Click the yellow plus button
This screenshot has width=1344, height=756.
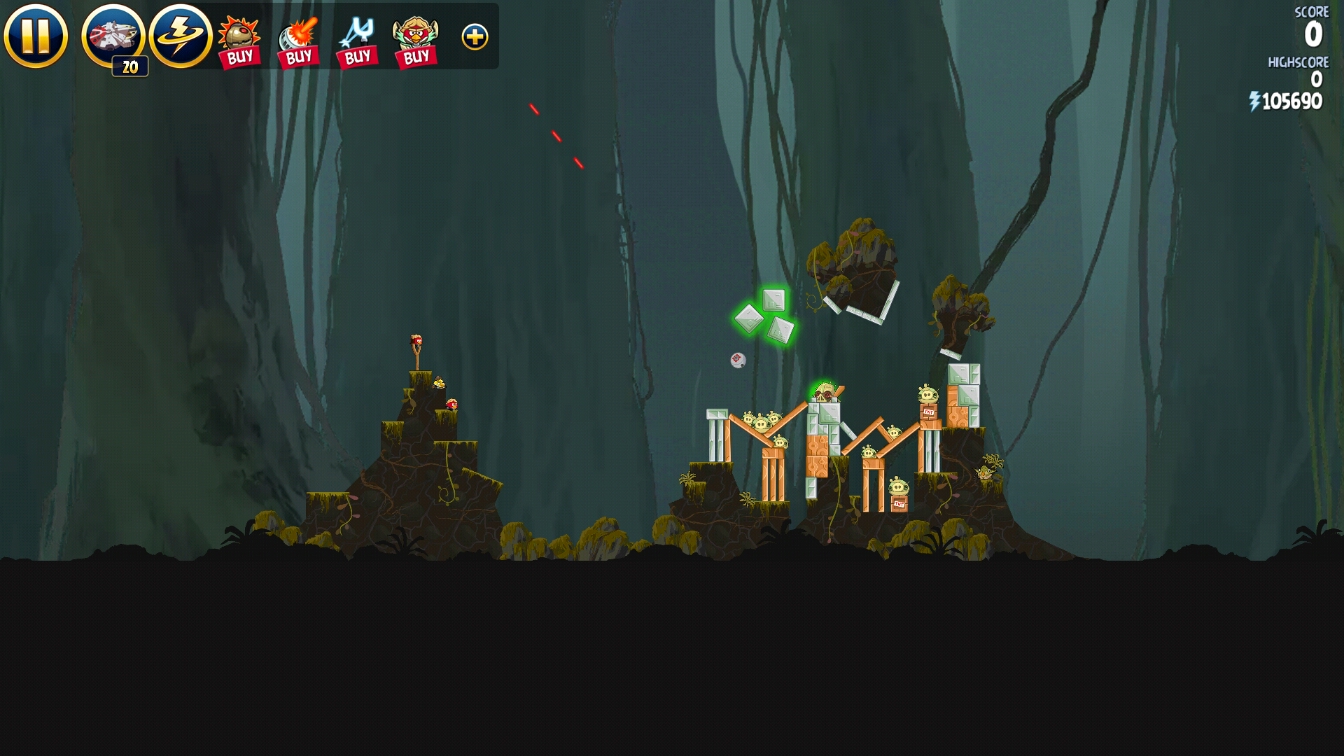click(x=475, y=37)
